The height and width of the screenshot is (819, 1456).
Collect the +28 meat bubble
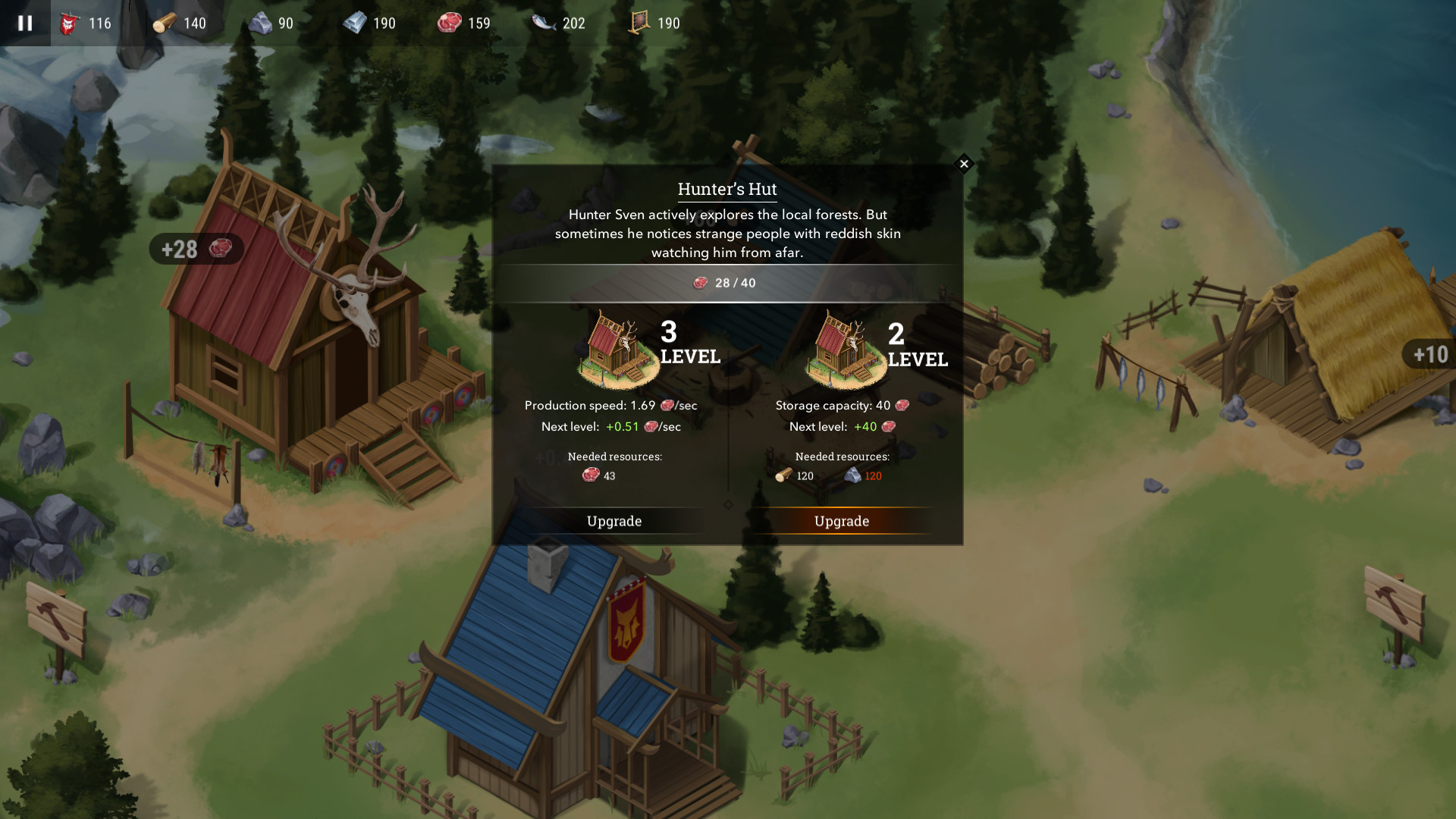pyautogui.click(x=196, y=249)
